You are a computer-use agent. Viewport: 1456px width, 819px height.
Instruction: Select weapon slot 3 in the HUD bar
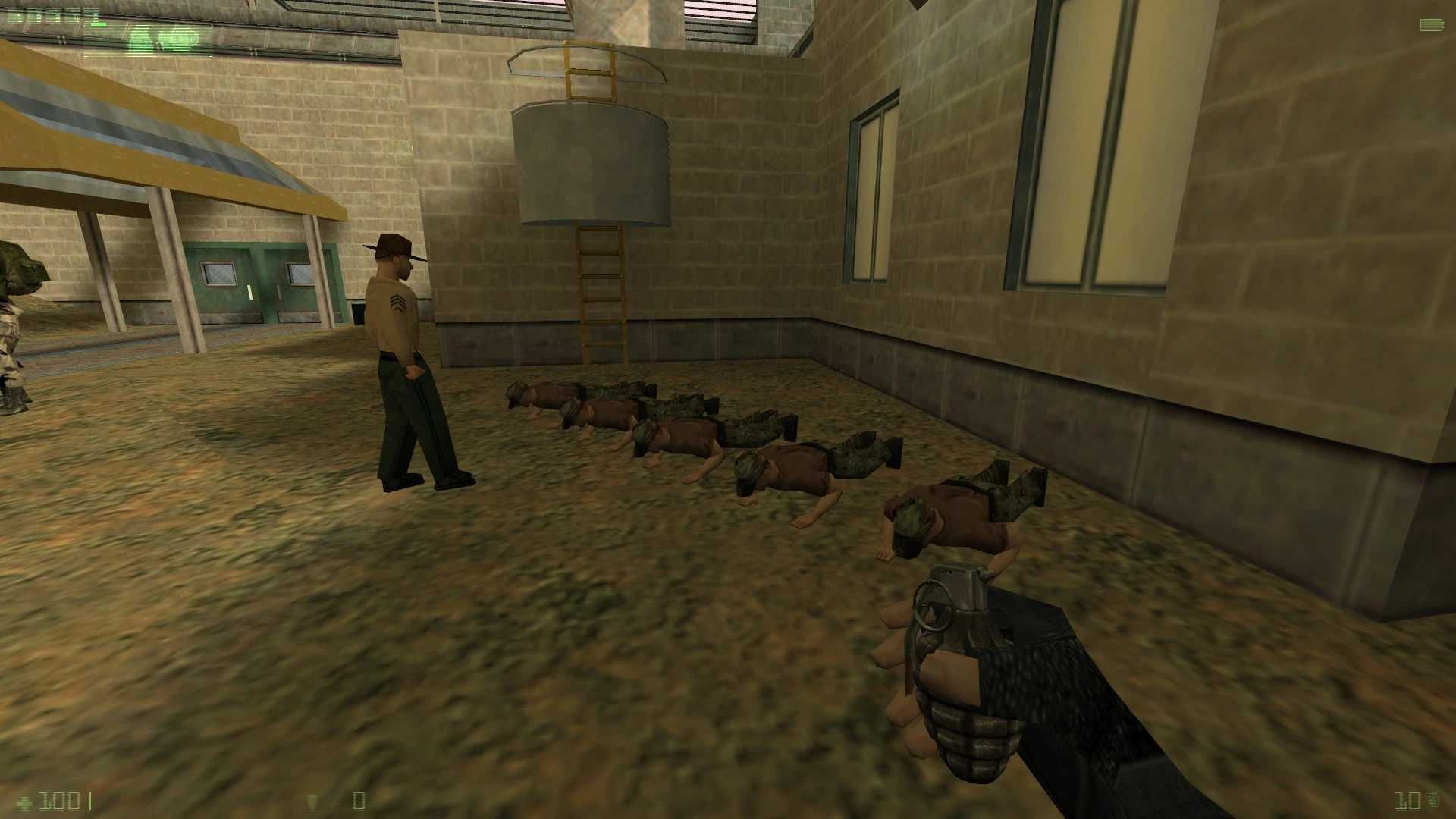(58, 17)
